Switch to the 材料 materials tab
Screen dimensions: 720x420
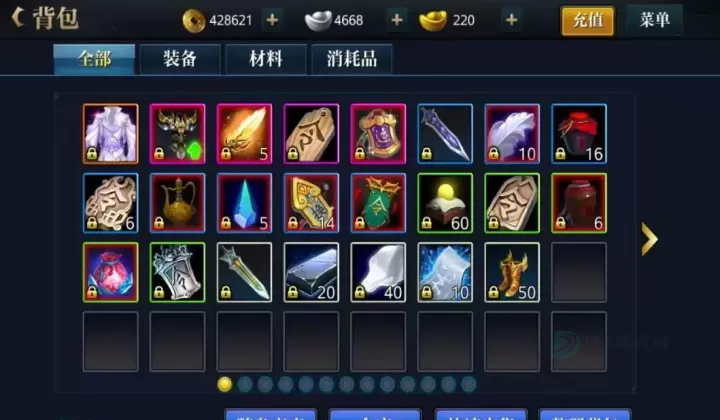266,59
